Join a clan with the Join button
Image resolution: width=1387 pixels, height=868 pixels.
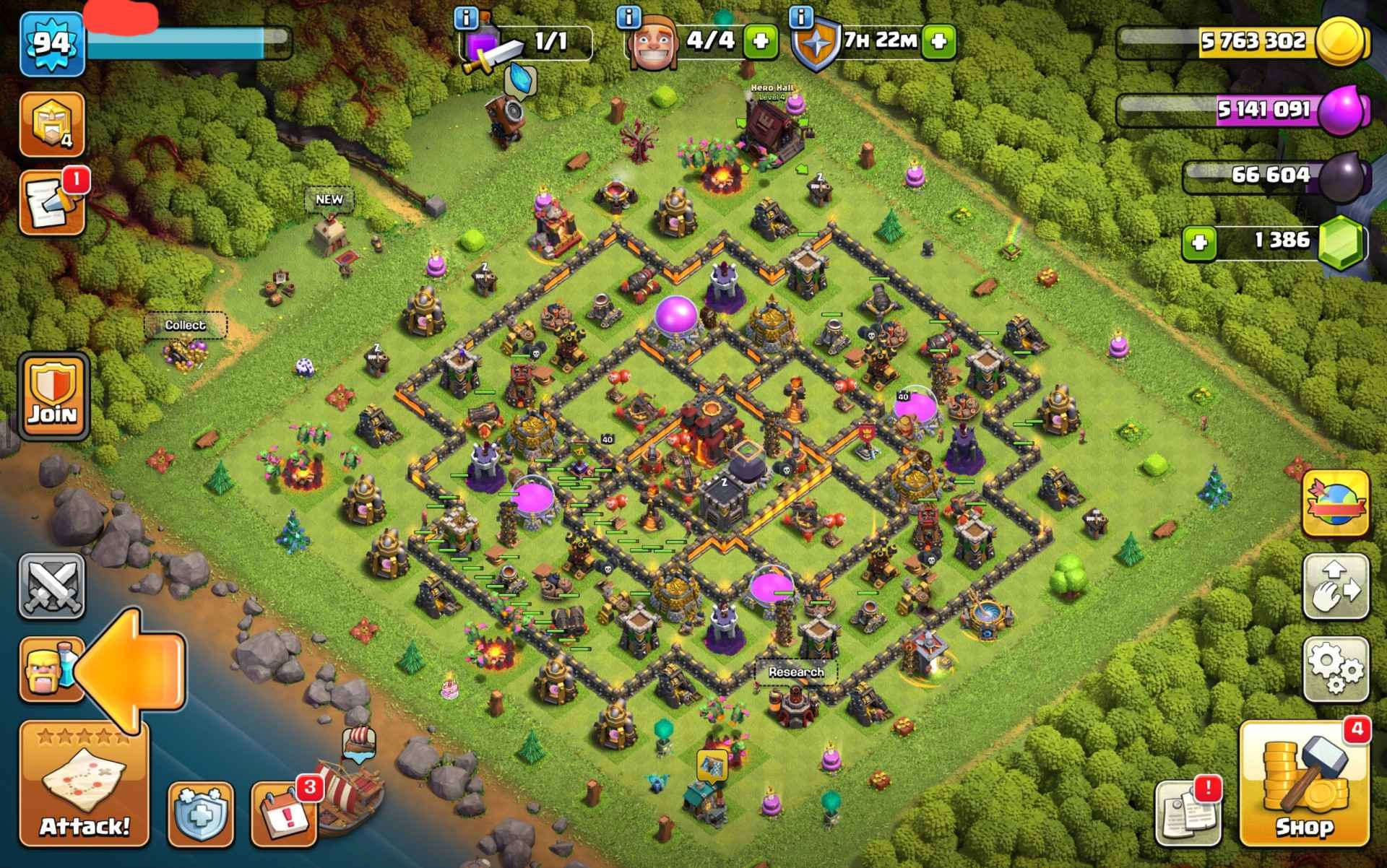tap(53, 396)
